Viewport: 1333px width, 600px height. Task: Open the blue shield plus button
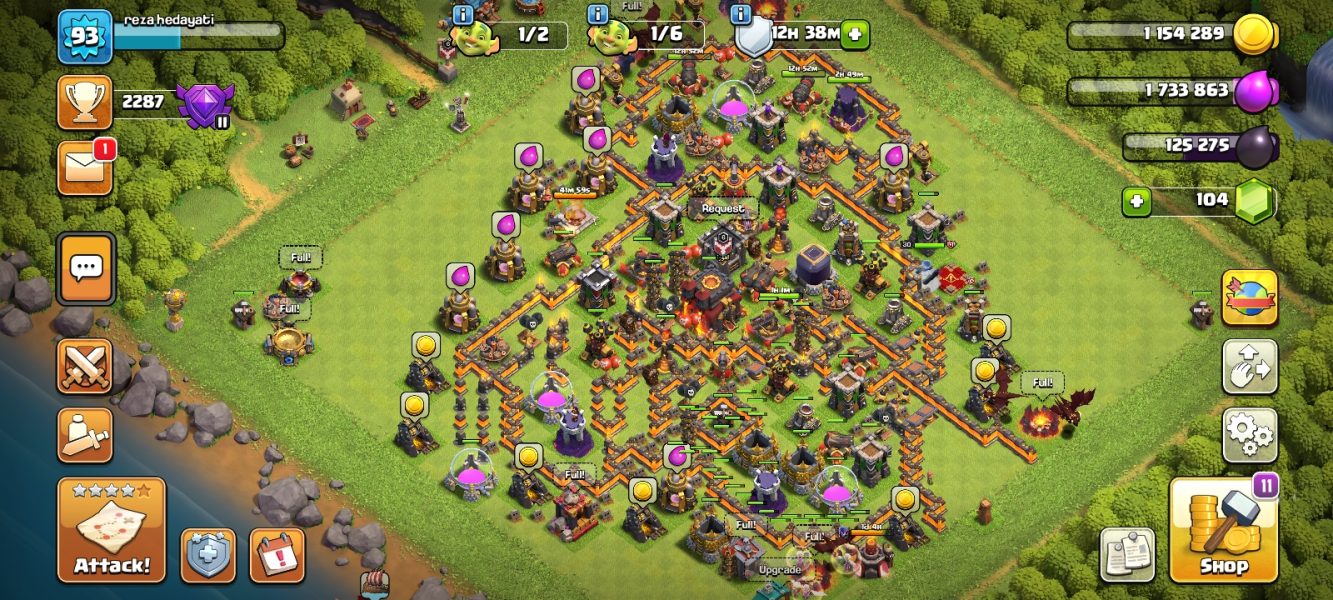(x=208, y=555)
